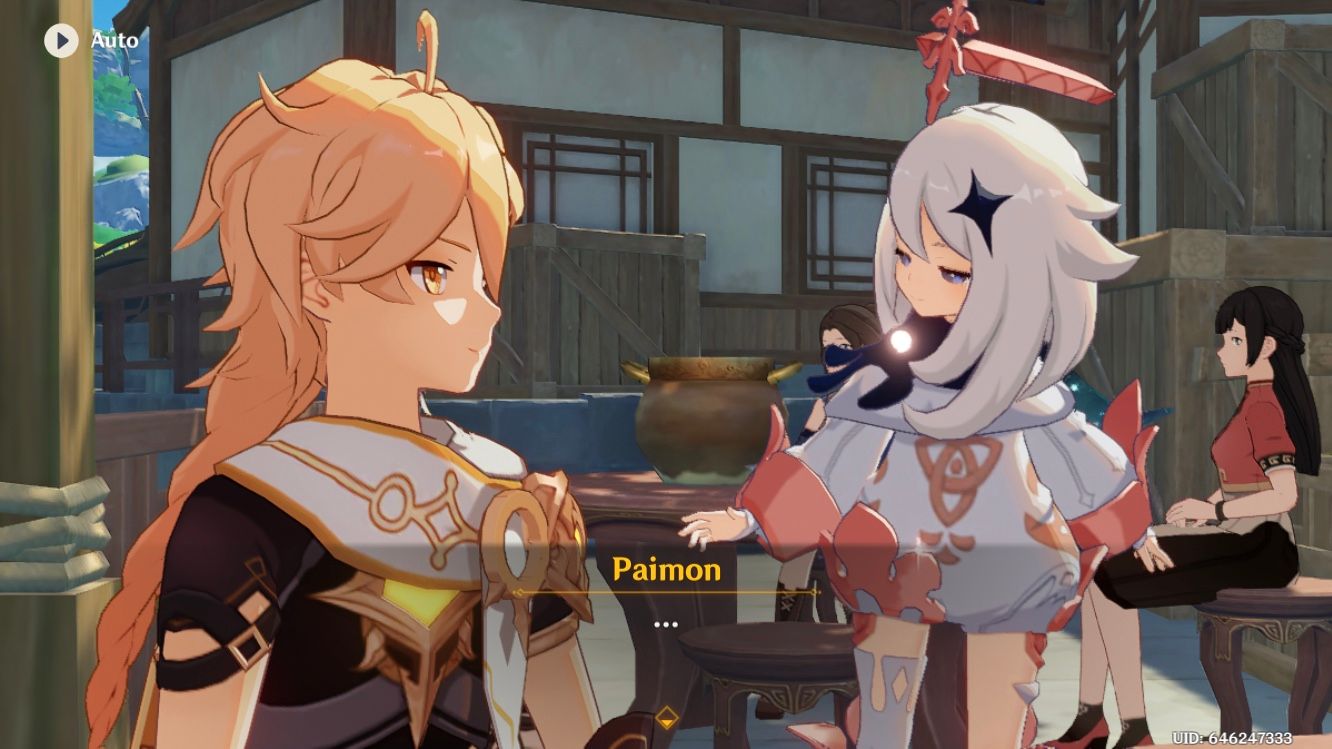Click the orange diamond continue indicator
Viewport: 1332px width, 749px height.
click(x=666, y=716)
